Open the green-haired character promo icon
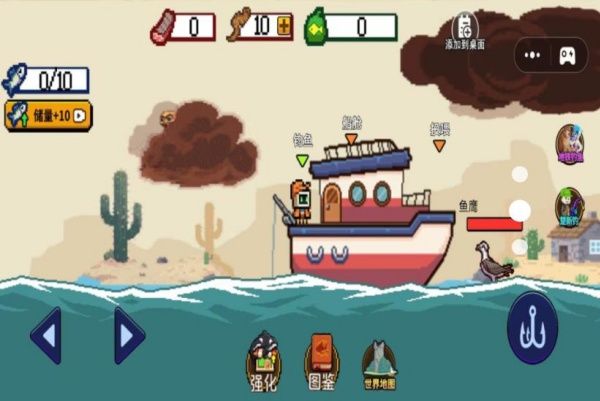This screenshot has width=600, height=401. (x=570, y=206)
